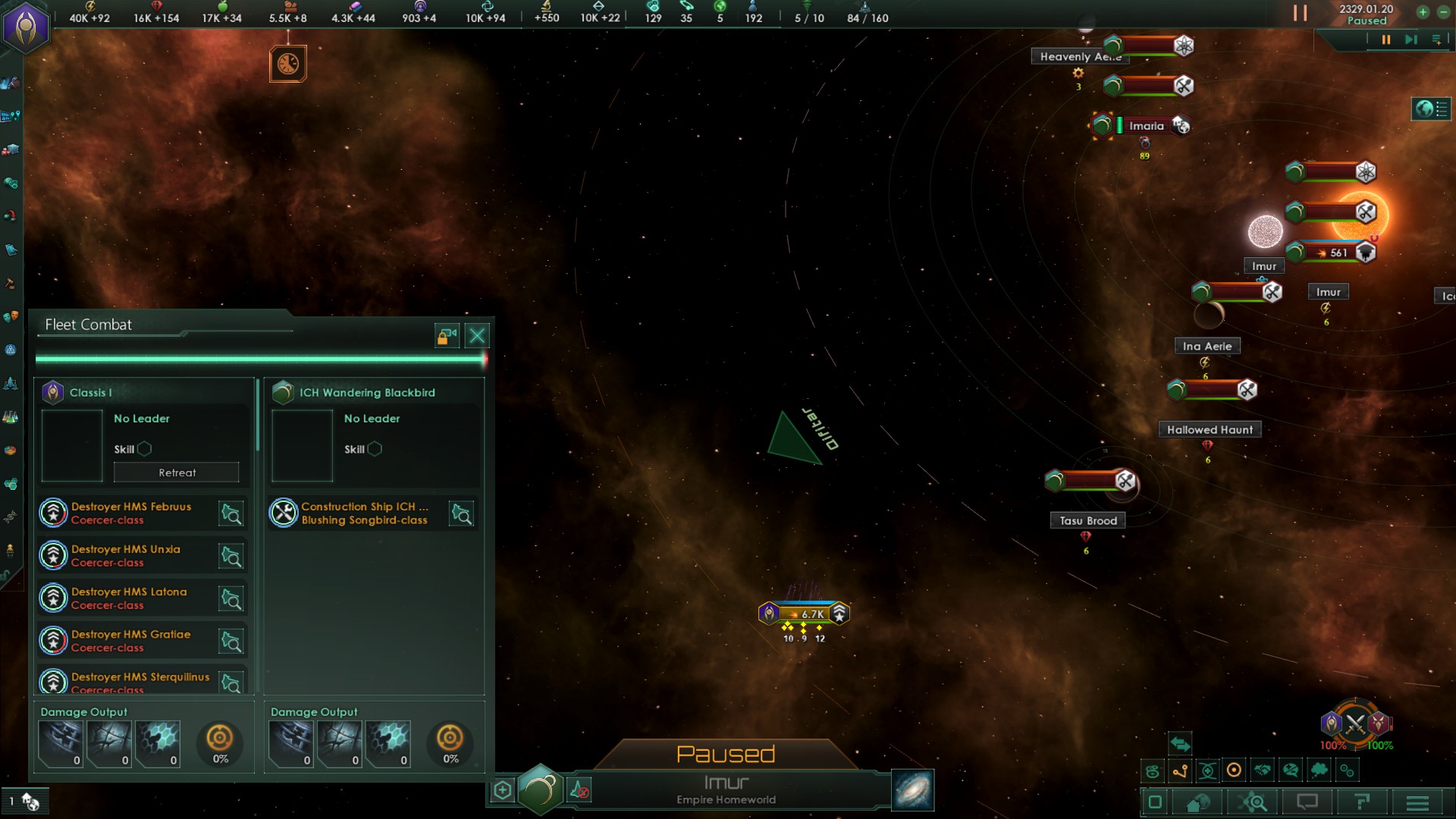The image size is (1456, 819).
Task: Inspect the Destroyer HMS Unxia details
Action: (231, 556)
